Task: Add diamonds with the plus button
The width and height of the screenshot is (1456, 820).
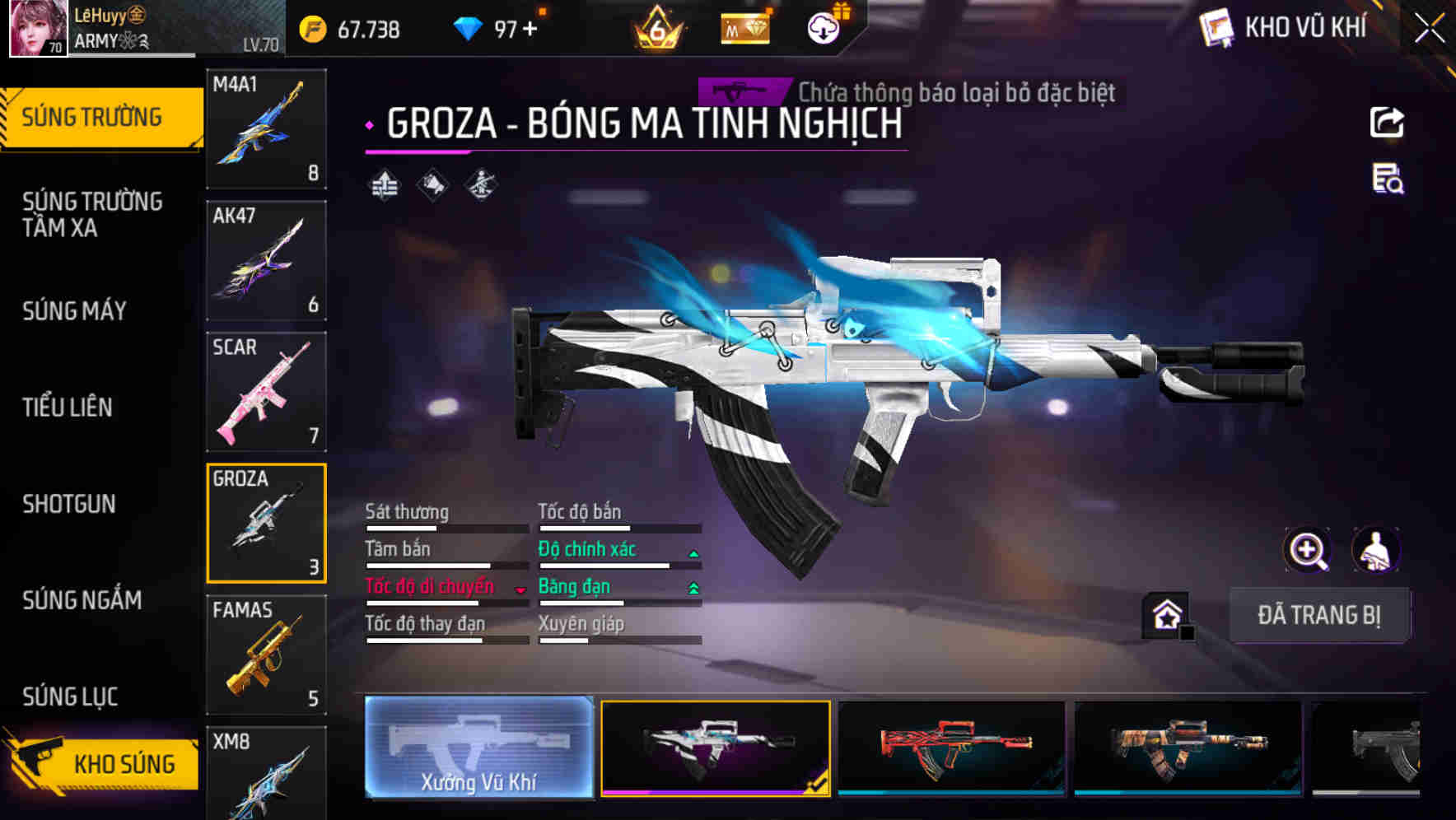Action: (530, 30)
